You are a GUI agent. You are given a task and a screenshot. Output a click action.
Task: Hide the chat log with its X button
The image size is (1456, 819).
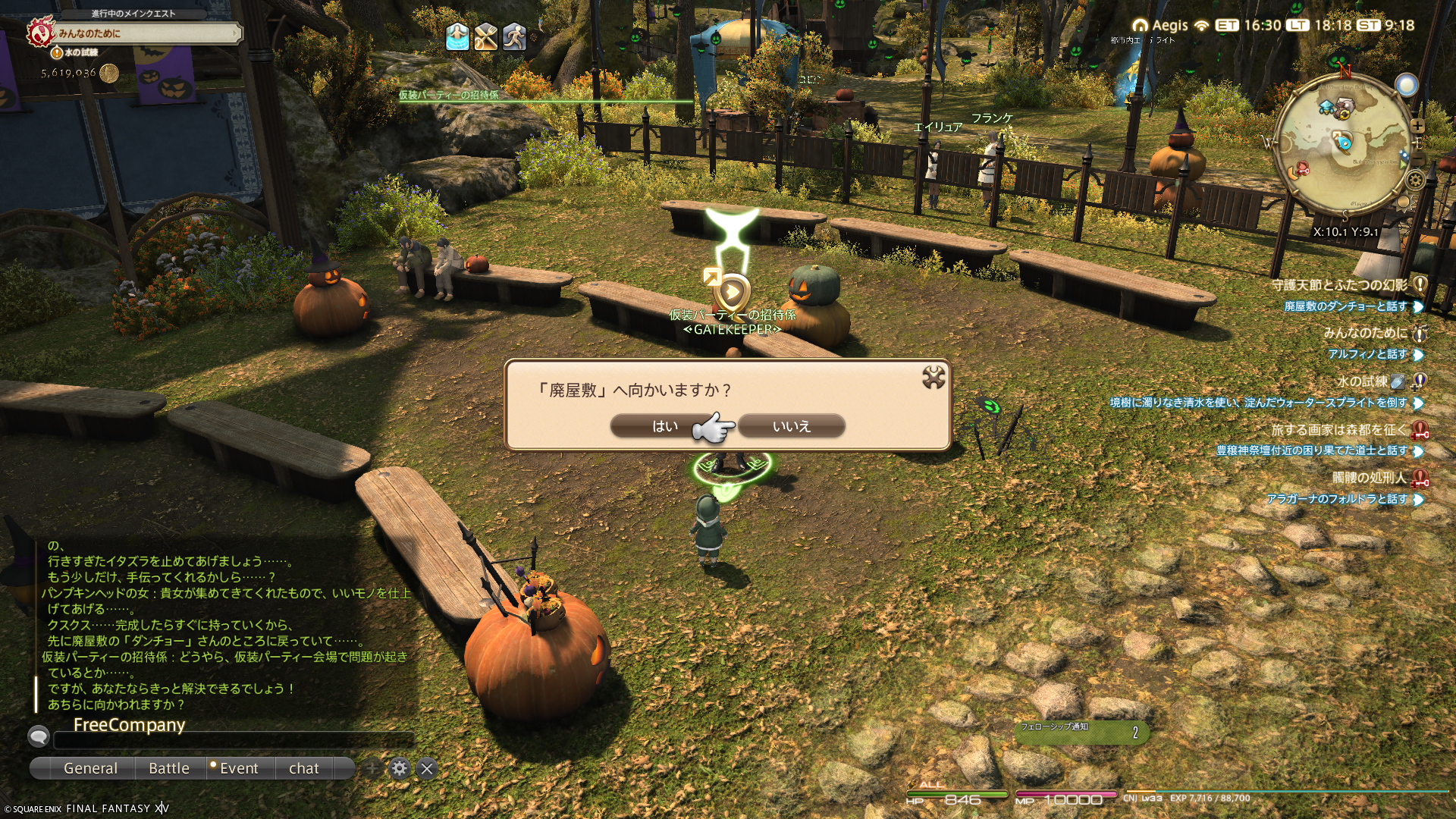pos(427,768)
